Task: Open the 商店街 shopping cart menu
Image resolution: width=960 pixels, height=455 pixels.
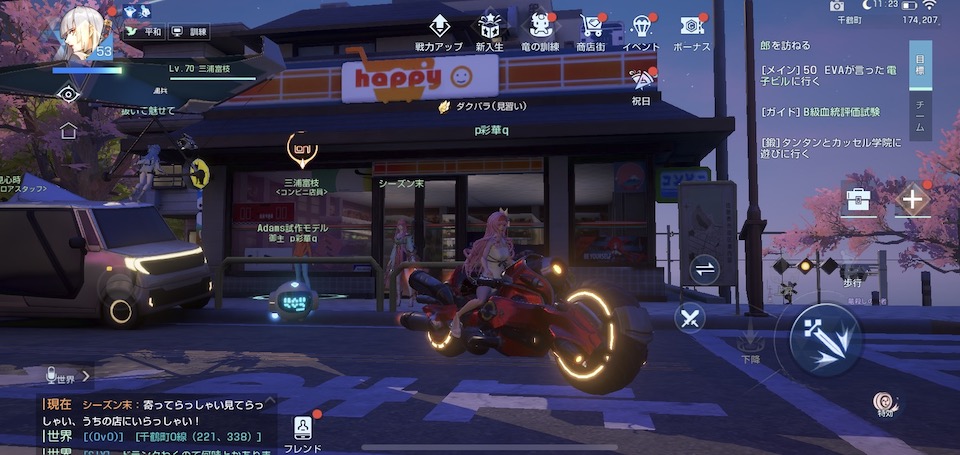Action: [x=591, y=31]
